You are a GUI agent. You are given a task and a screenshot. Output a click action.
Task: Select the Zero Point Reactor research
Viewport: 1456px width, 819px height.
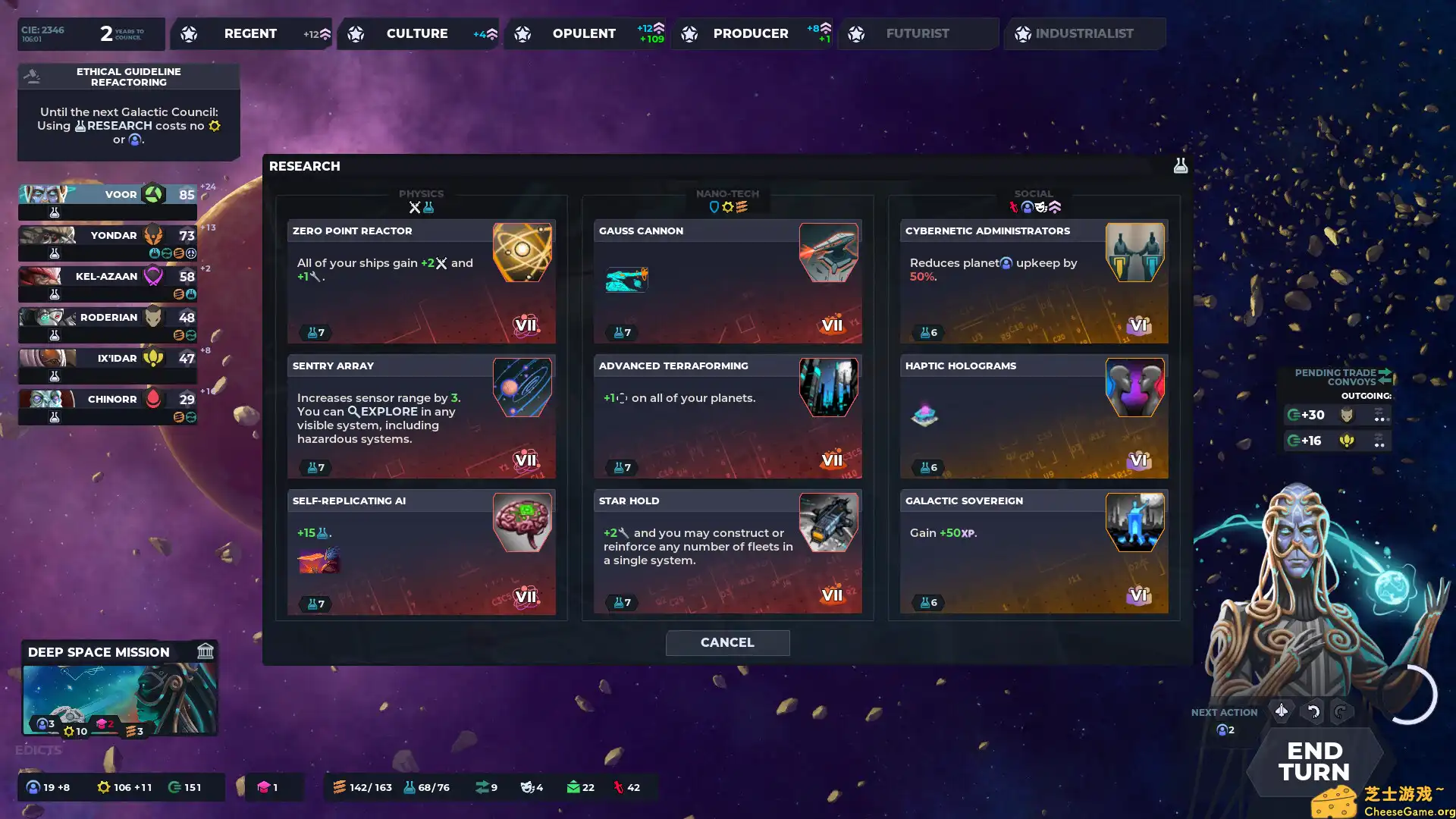422,281
